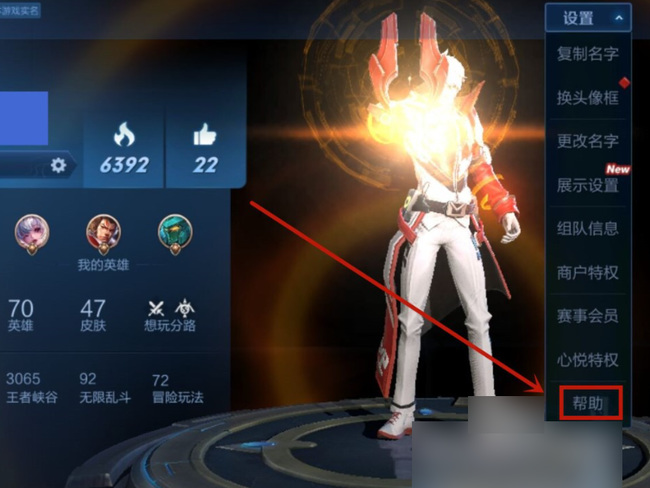Select the teal masked hero portrait

pos(175,233)
